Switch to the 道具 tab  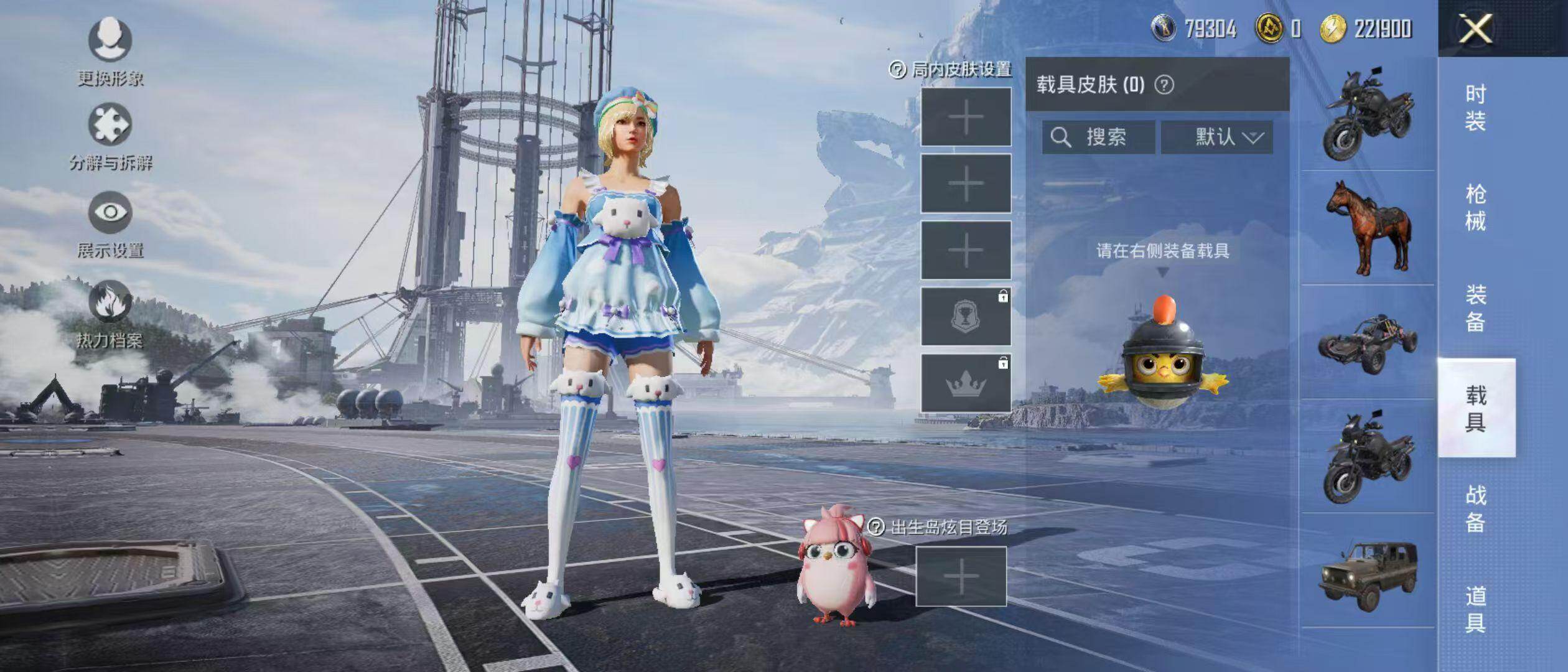click(1475, 609)
